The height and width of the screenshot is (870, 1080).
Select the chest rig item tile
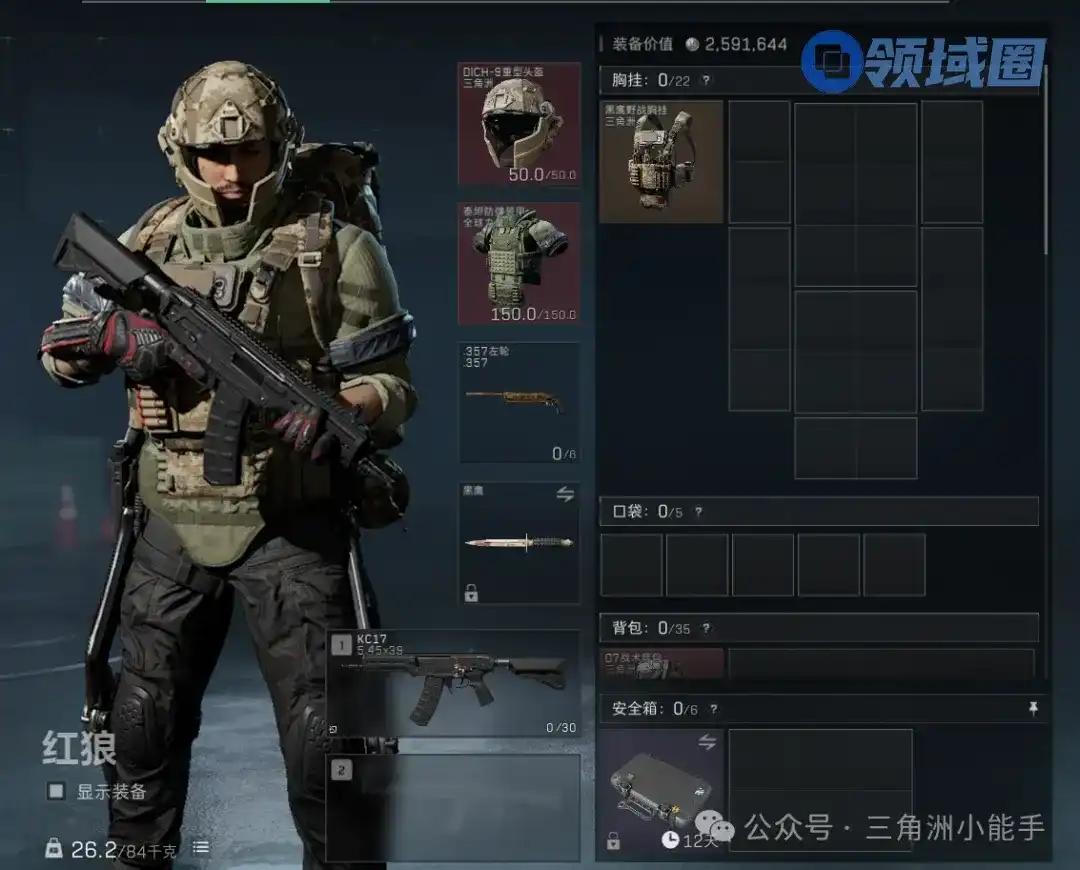coord(661,161)
